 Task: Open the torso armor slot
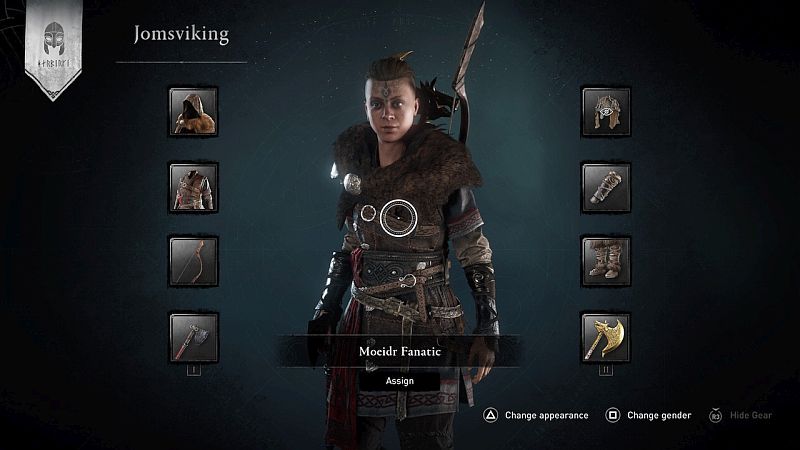pos(193,187)
